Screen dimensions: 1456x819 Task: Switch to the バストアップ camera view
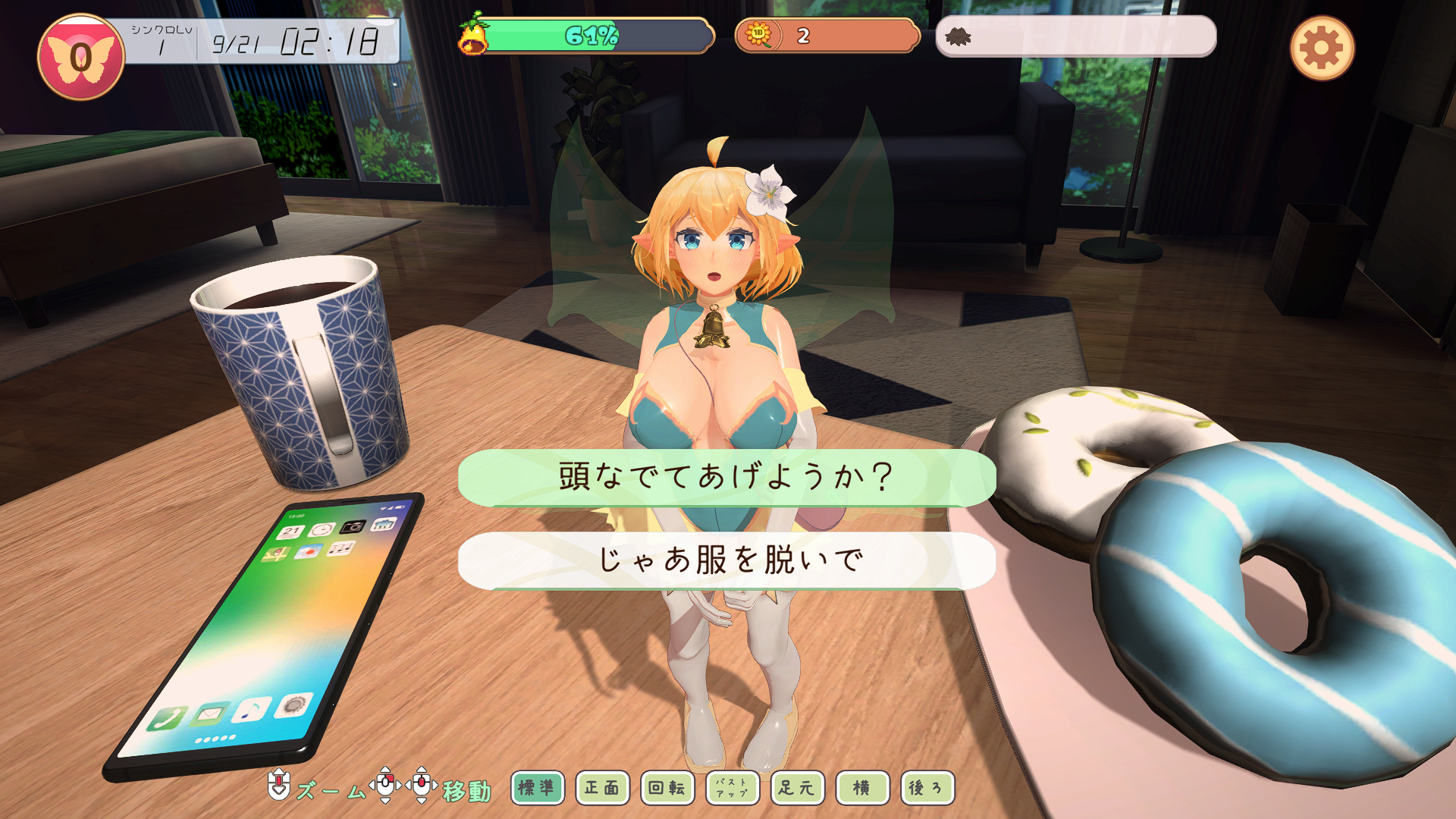coord(732,788)
